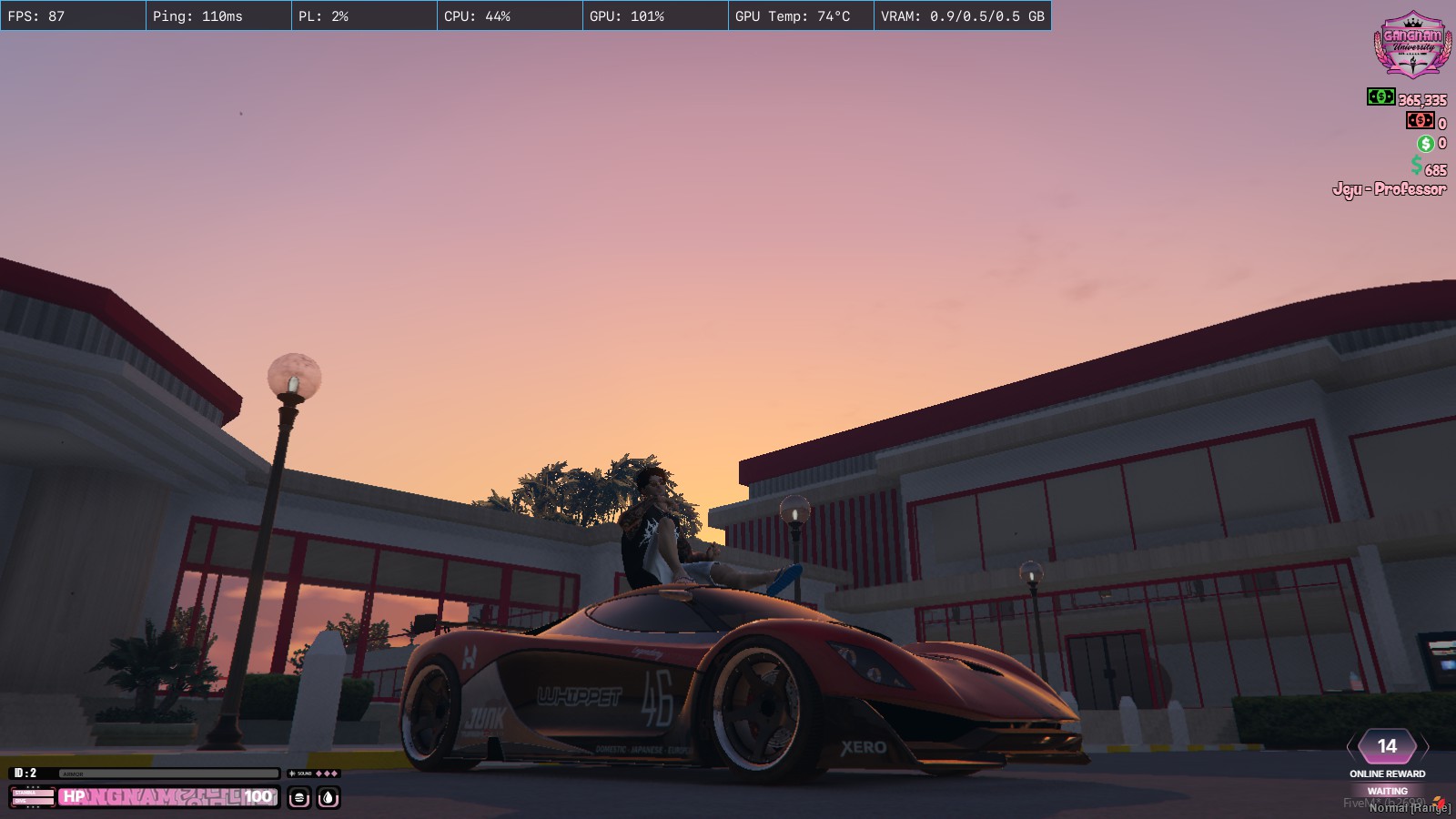Click the Waiting reward status label

click(x=1387, y=791)
